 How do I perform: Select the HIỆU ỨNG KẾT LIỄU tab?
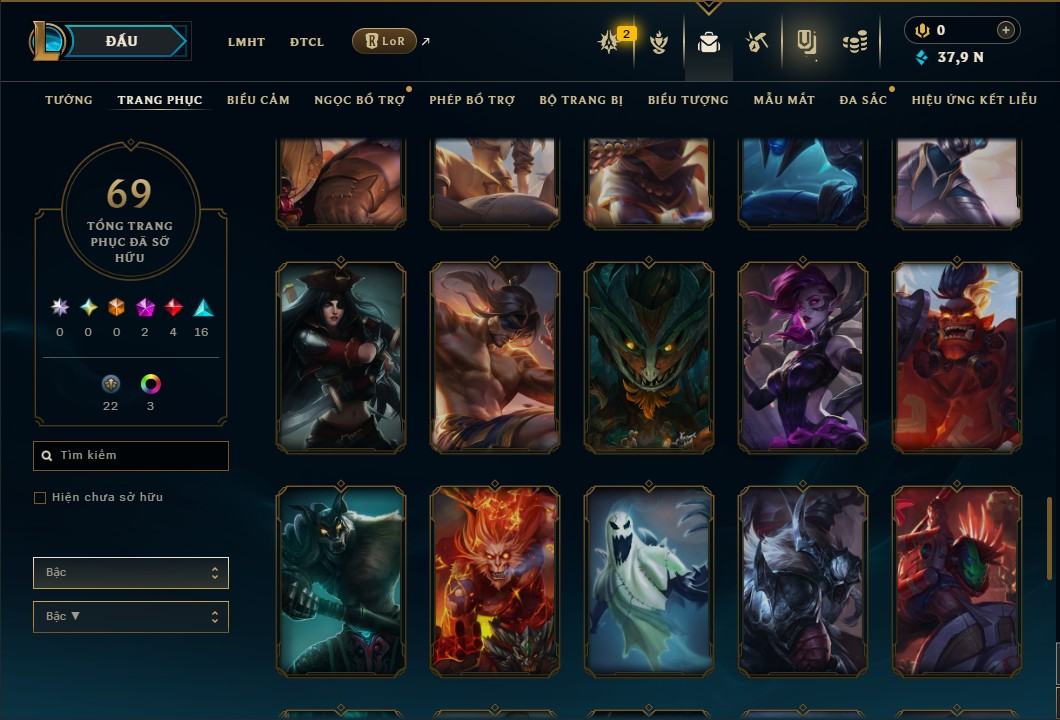(x=974, y=100)
